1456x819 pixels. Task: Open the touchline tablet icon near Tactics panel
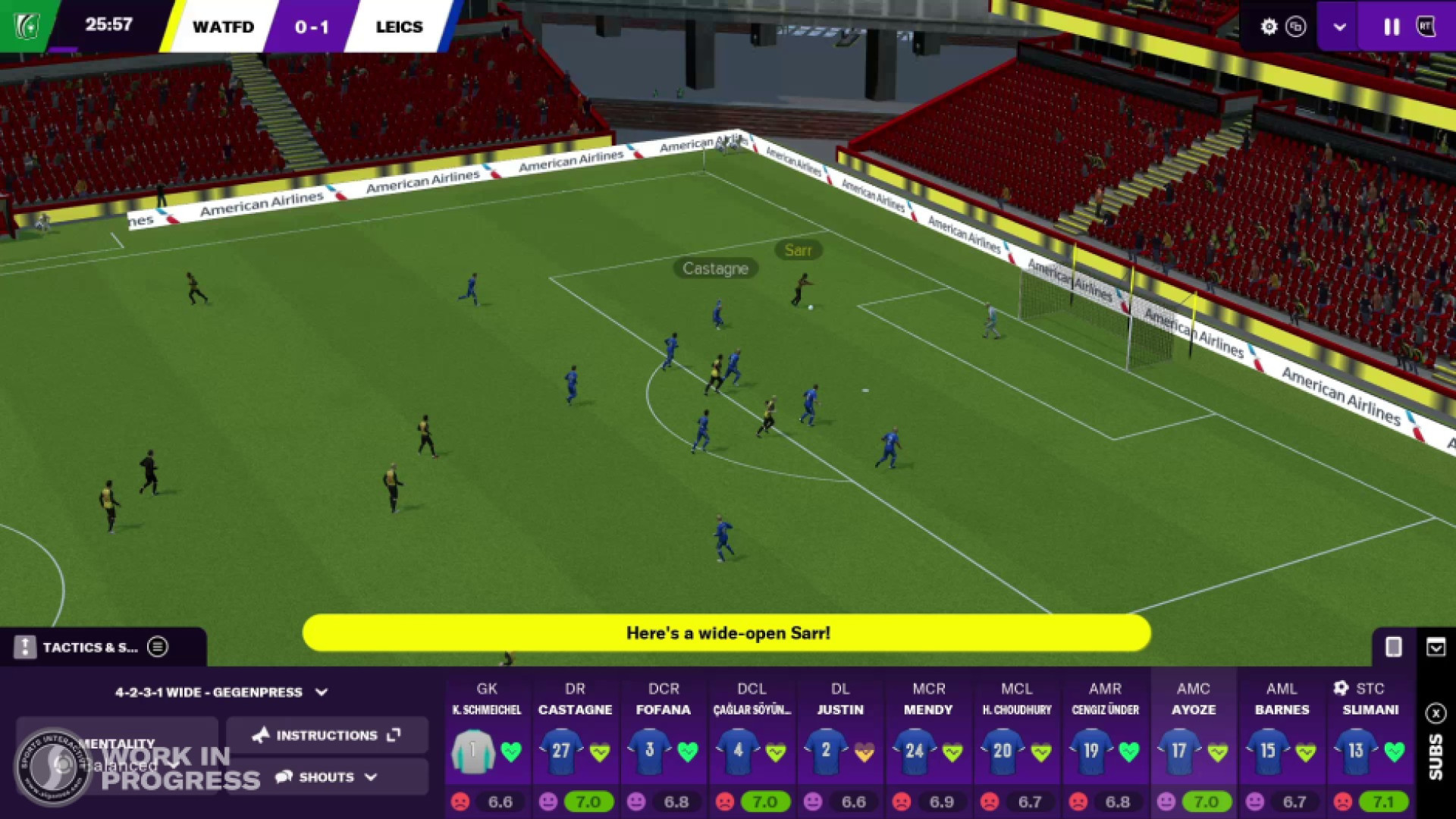click(x=1394, y=647)
